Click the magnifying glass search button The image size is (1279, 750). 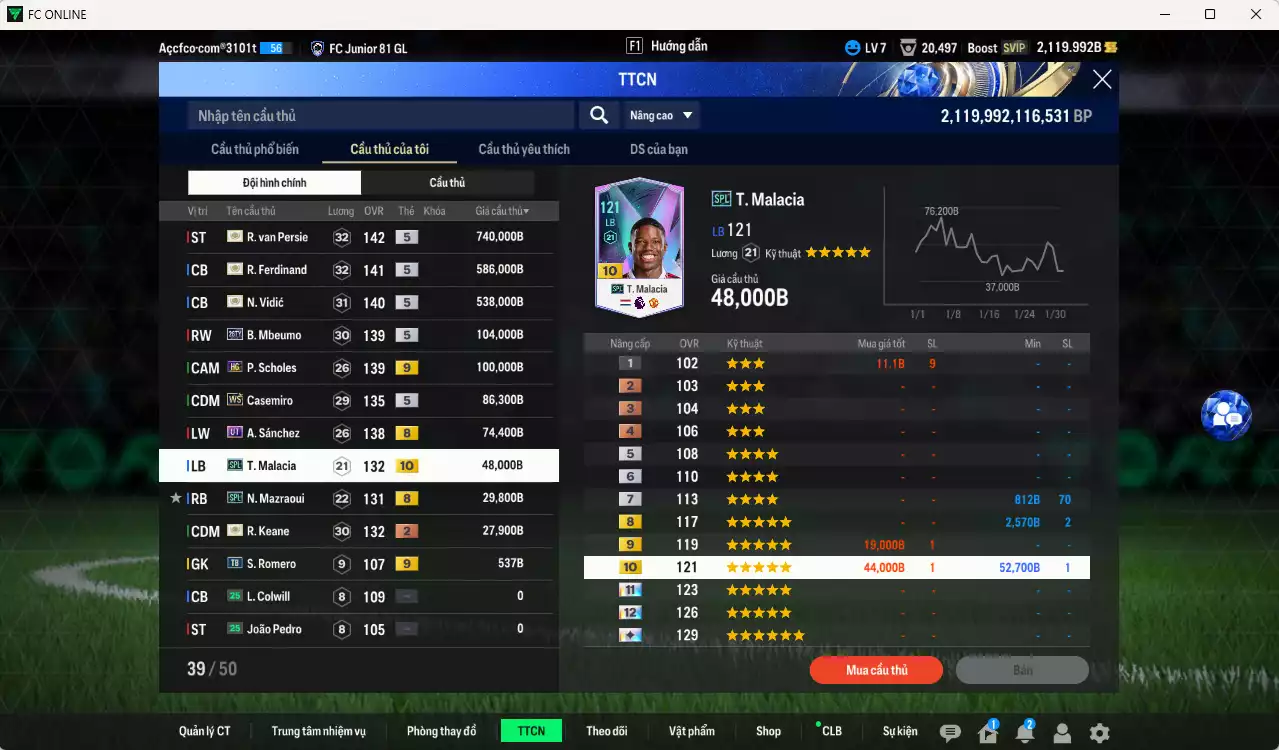point(598,116)
